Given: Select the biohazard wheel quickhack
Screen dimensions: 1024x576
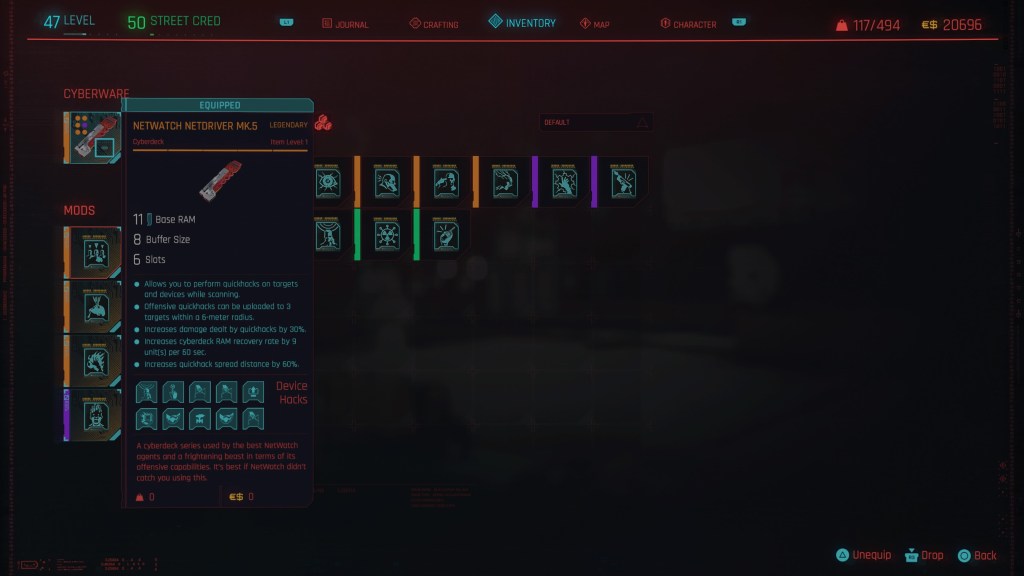Looking at the screenshot, I should 387,236.
